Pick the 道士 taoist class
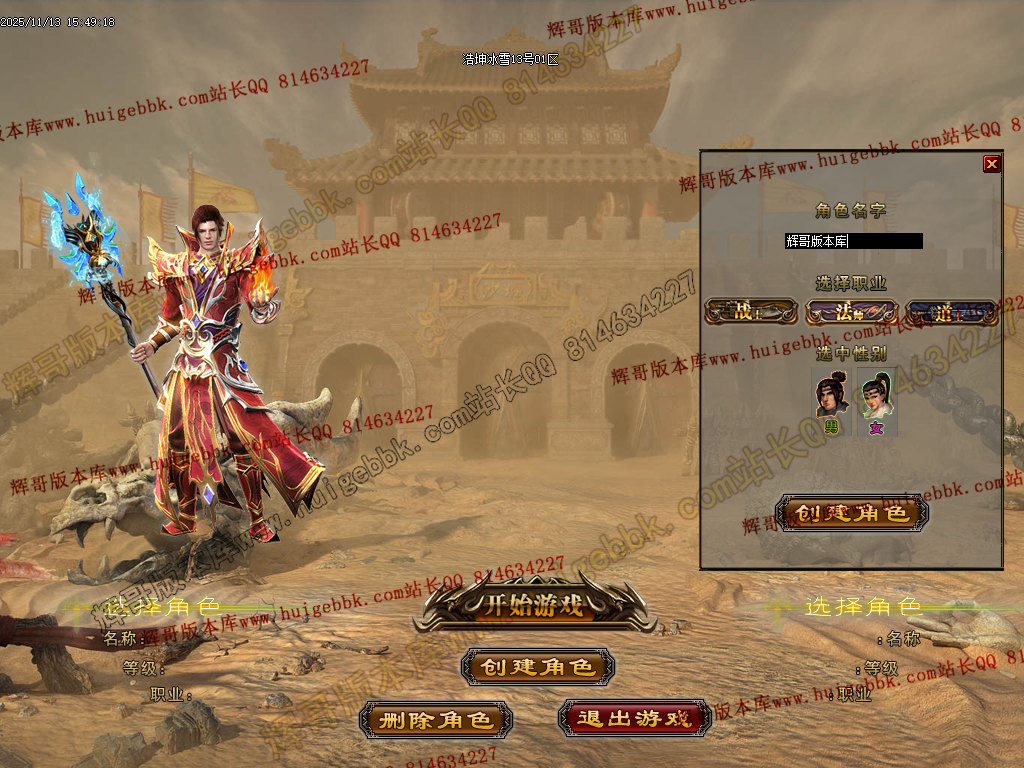Viewport: 1024px width, 768px height. coord(951,312)
